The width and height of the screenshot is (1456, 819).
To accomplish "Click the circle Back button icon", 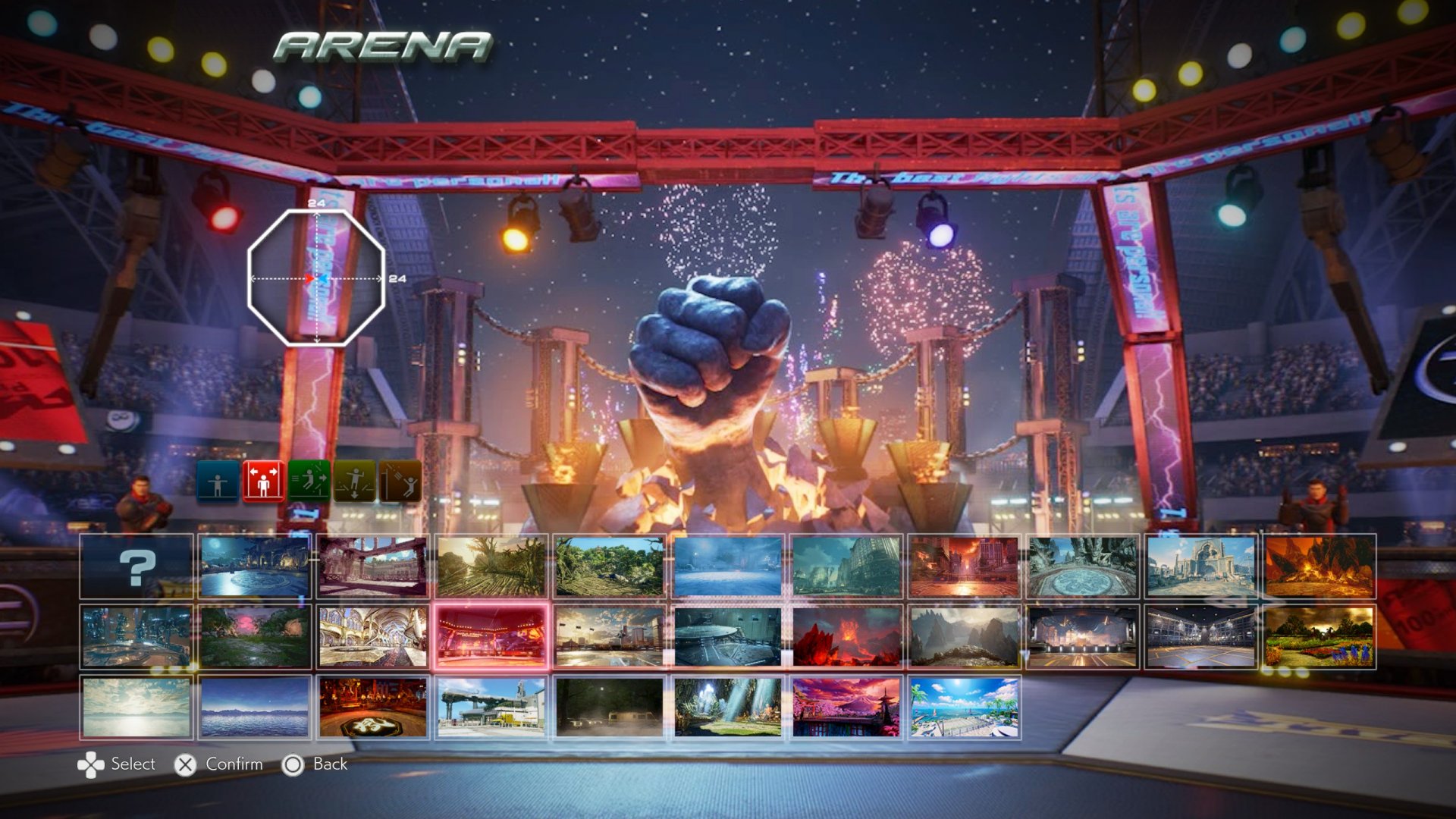I will pos(292,764).
